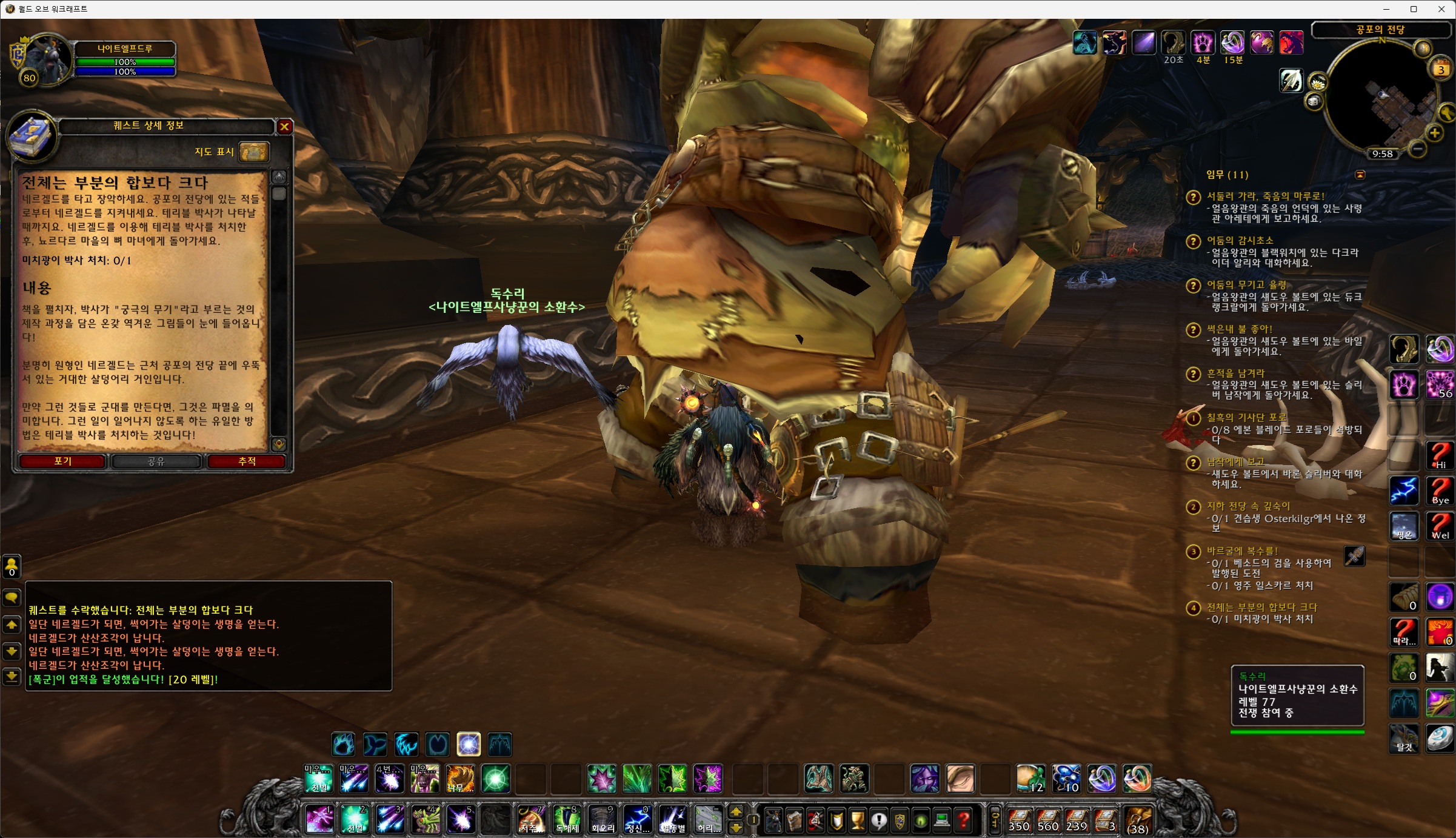This screenshot has width=1456, height=838.
Task: Click the action bar page up arrow
Action: 736,813
